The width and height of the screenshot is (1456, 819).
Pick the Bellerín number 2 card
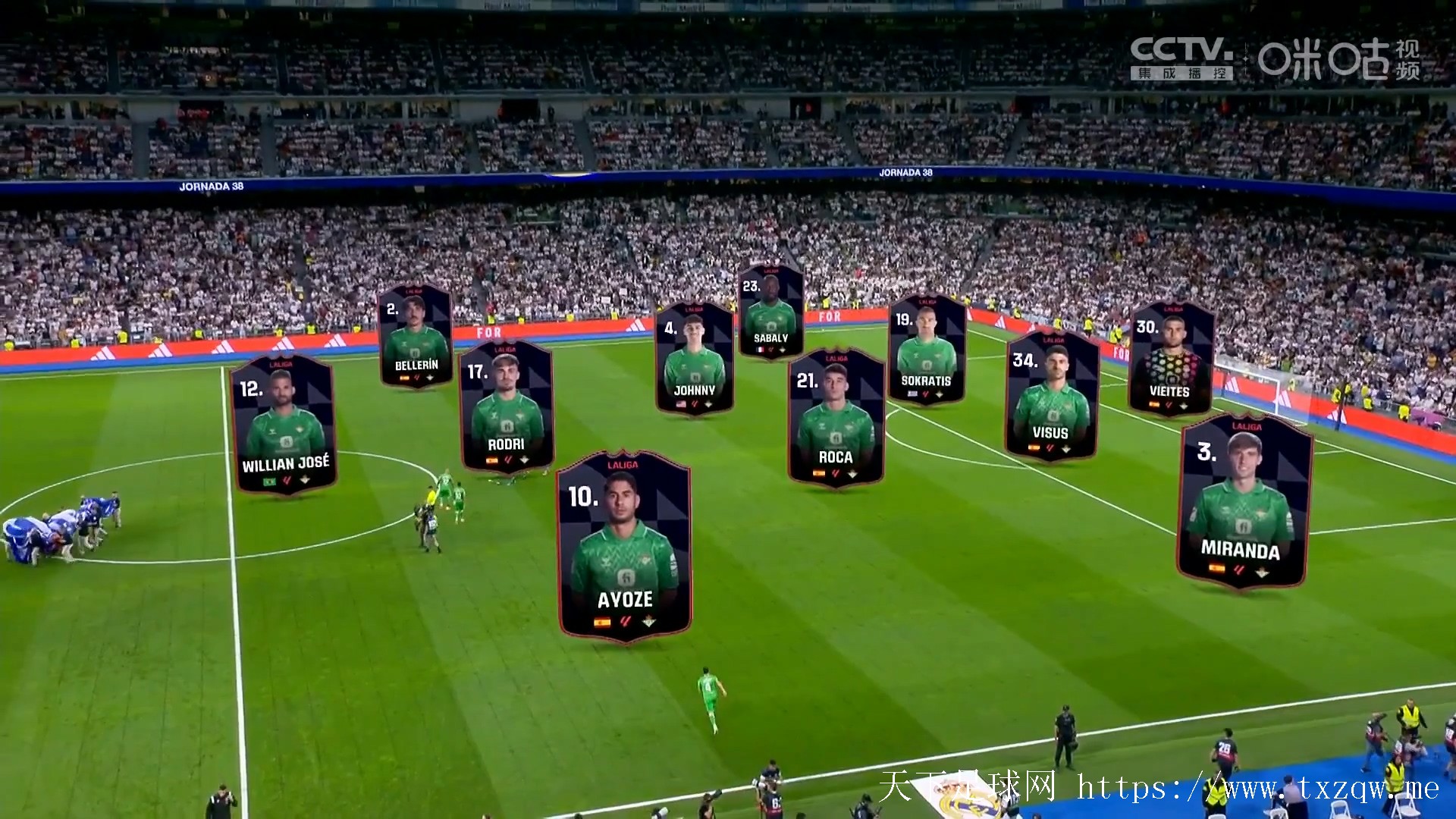(416, 335)
